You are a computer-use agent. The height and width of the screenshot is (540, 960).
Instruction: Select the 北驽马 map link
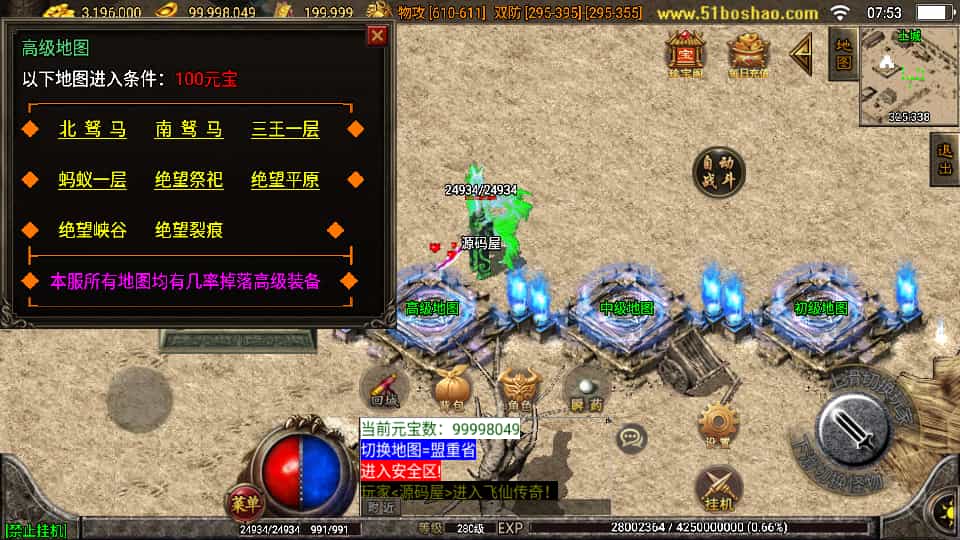pos(93,130)
